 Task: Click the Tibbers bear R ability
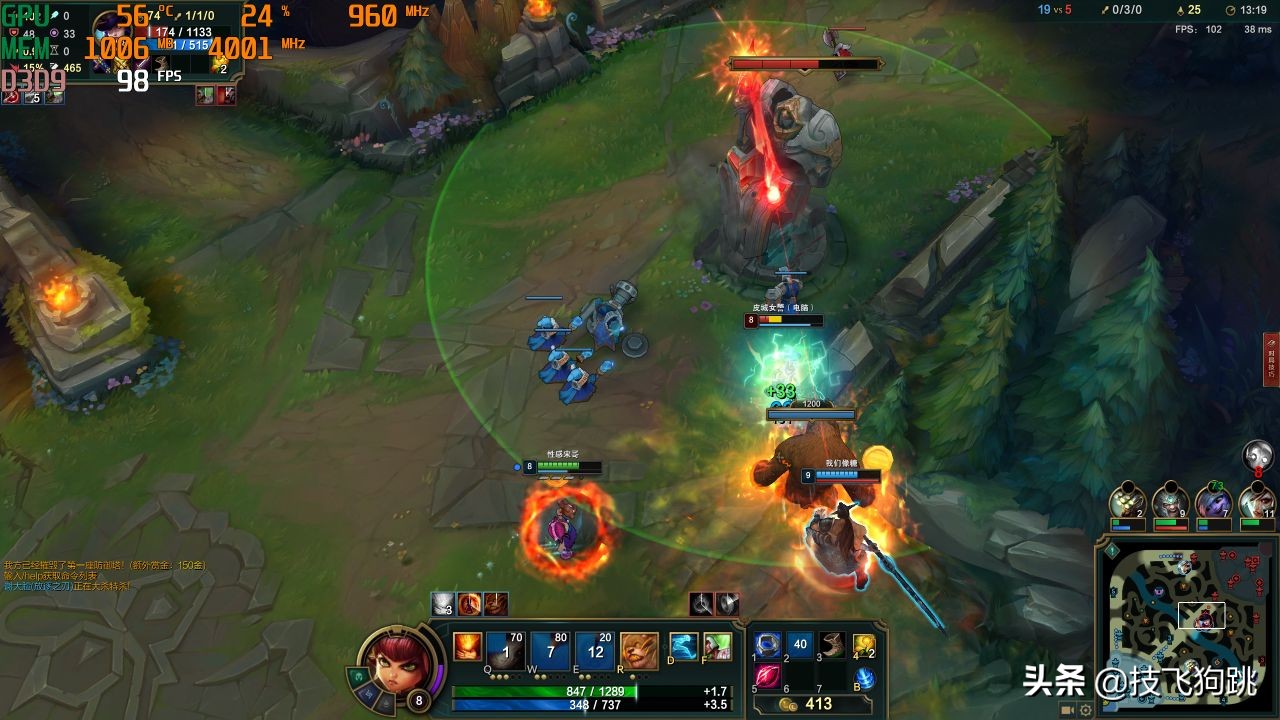(x=639, y=650)
